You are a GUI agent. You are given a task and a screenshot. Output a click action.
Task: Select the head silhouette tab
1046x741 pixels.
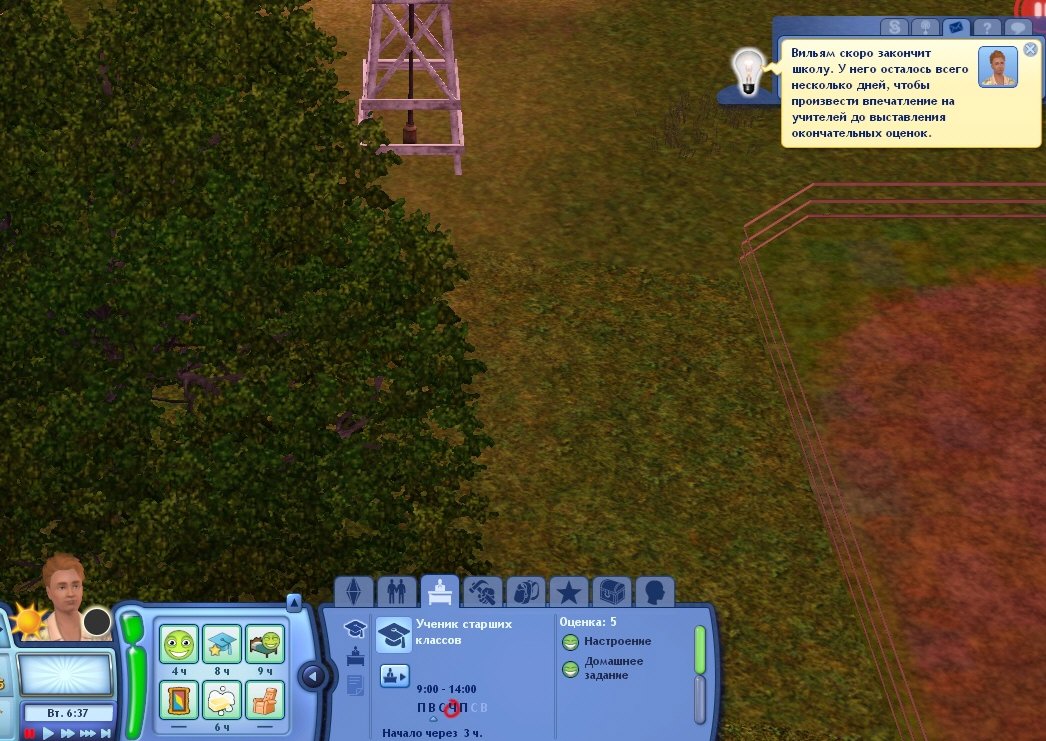655,593
